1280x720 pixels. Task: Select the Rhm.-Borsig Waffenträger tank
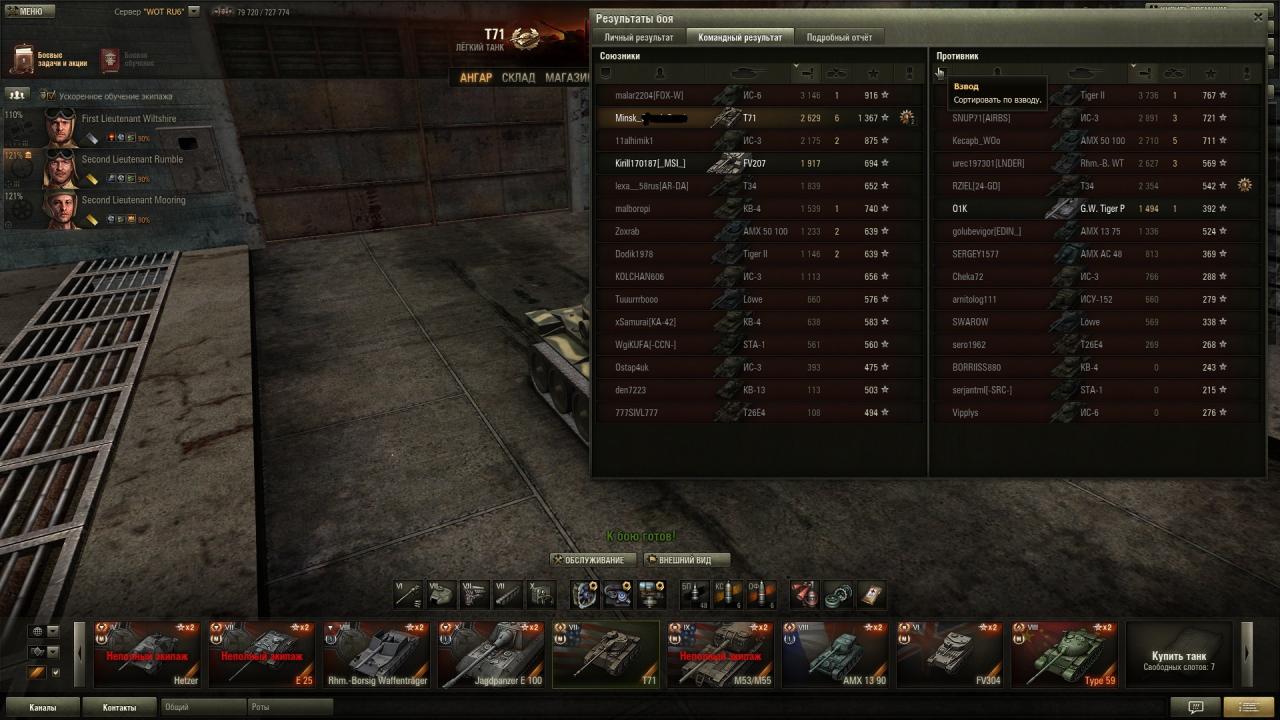376,655
